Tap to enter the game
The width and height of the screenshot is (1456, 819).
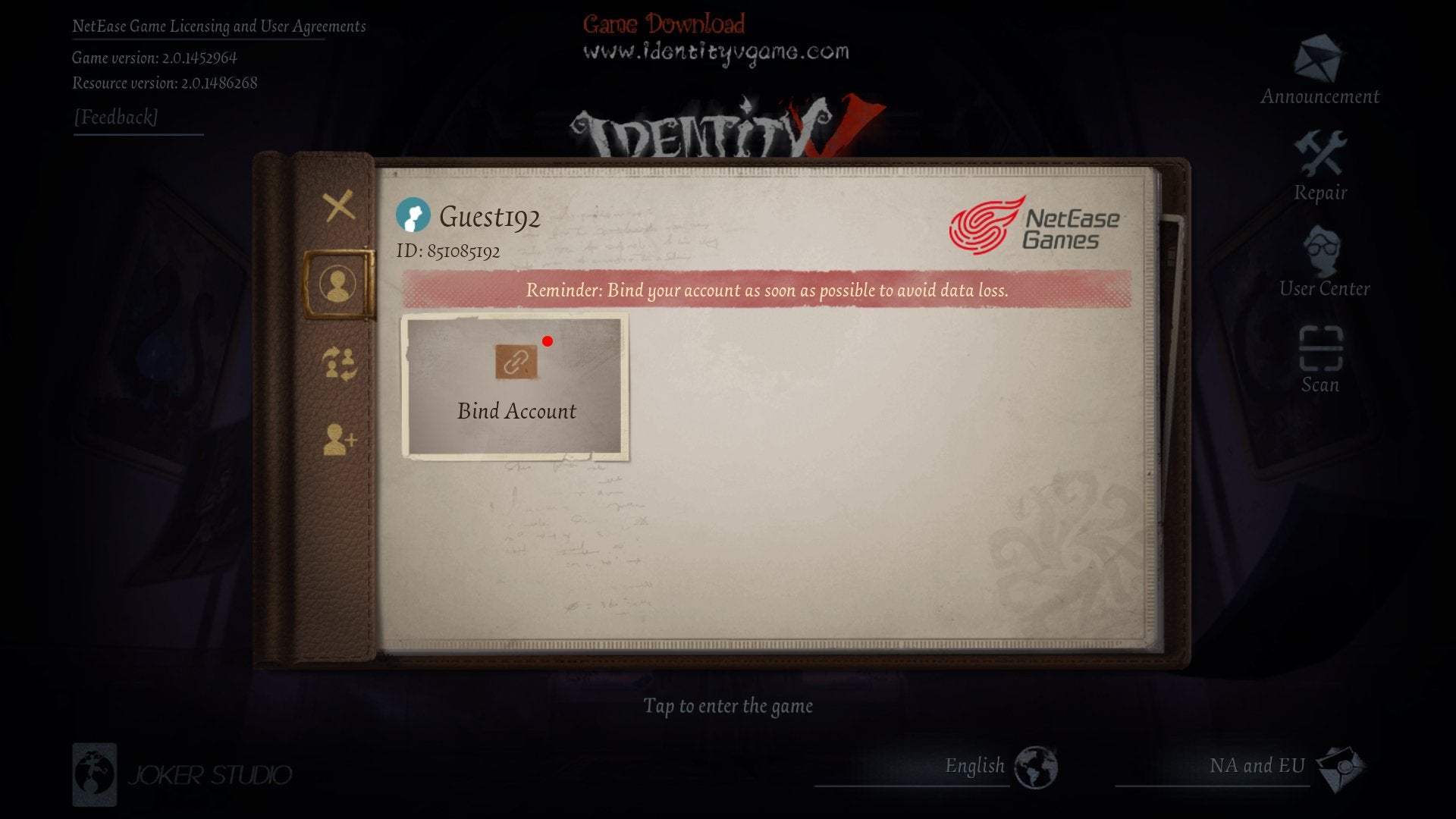click(x=728, y=706)
